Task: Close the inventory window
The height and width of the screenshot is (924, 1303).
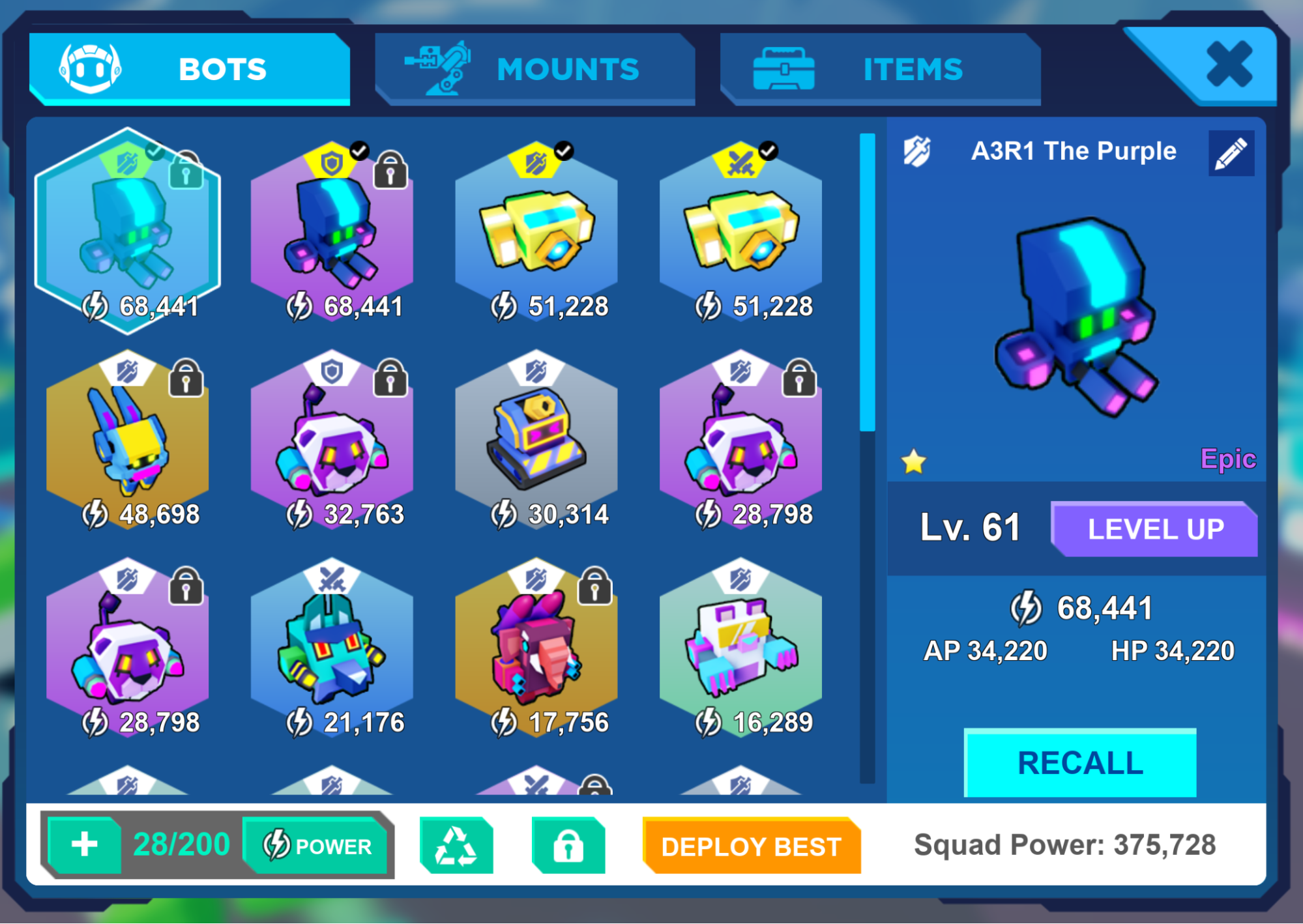Action: pyautogui.click(x=1228, y=64)
